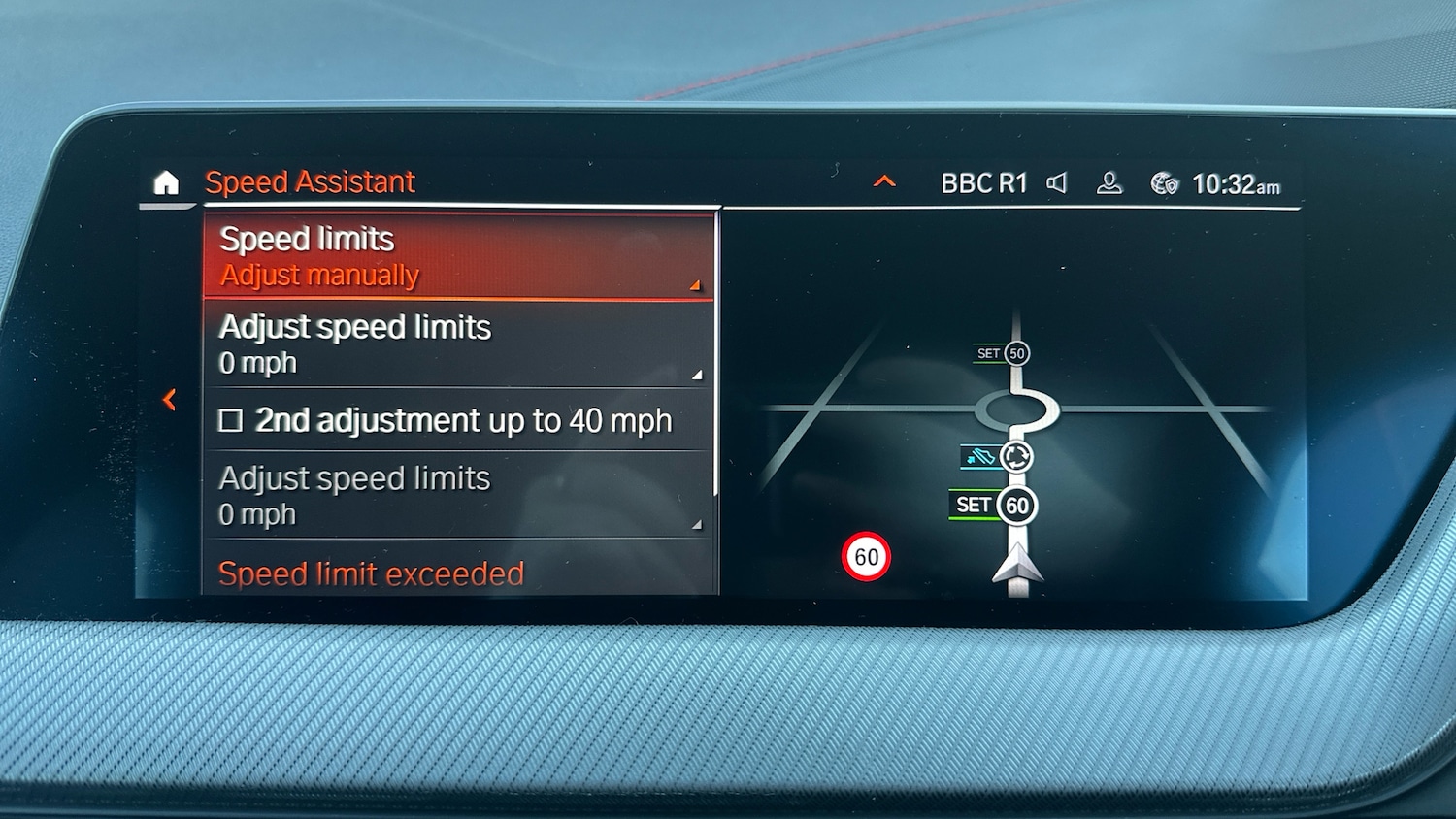Open the BBC R1 radio source
This screenshot has width=1456, height=819.
click(x=983, y=183)
